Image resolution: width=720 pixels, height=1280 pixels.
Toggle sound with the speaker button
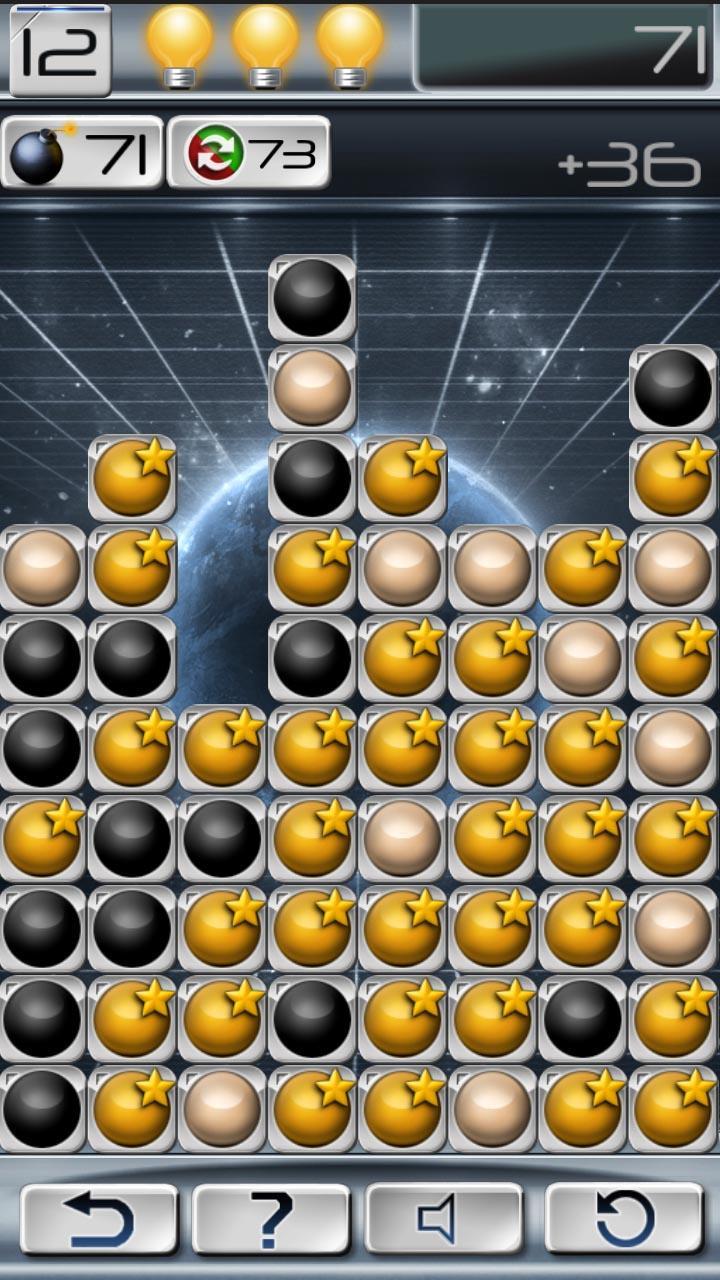click(444, 1219)
